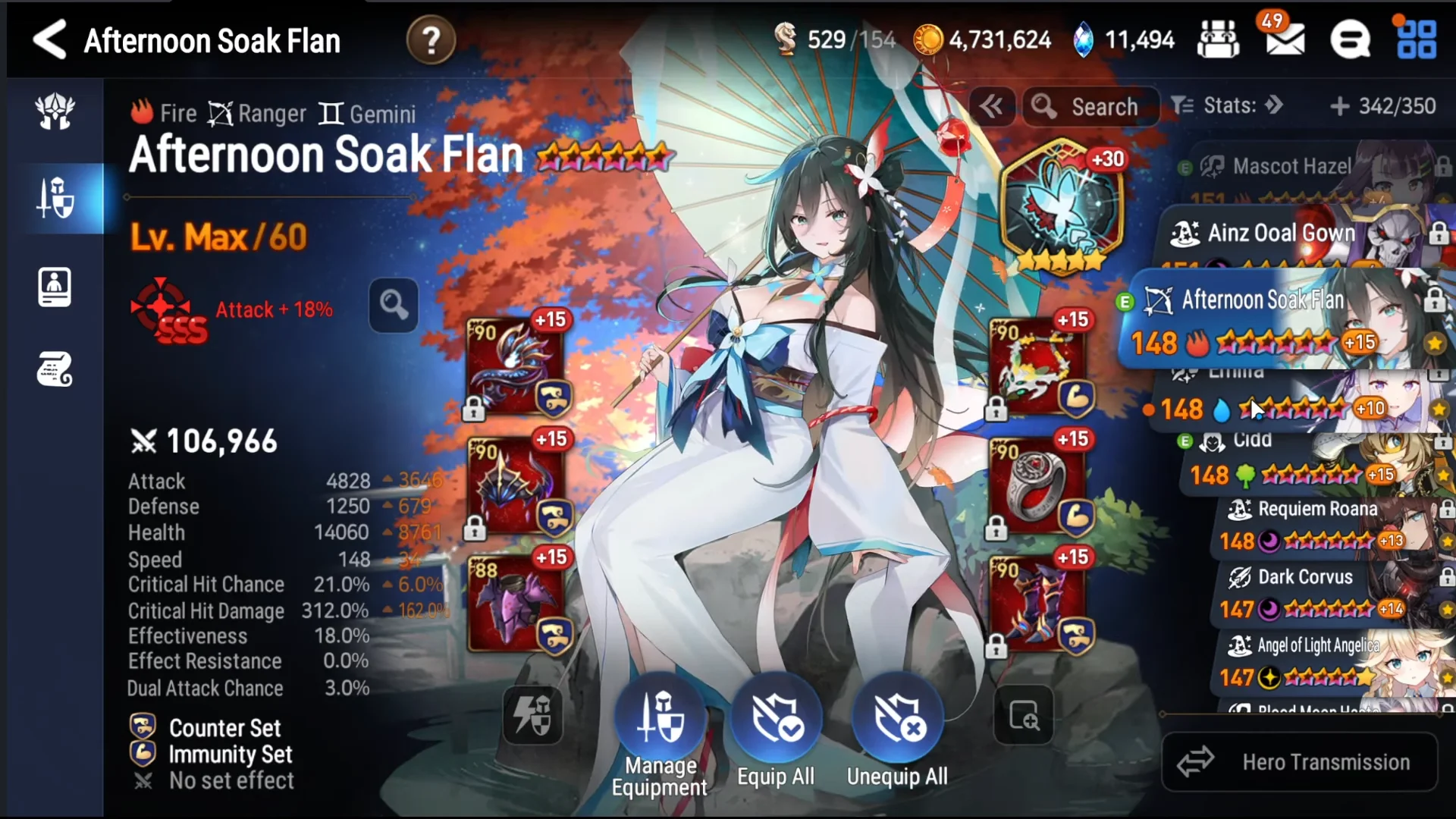
Task: Search the hero list
Action: 1090,107
